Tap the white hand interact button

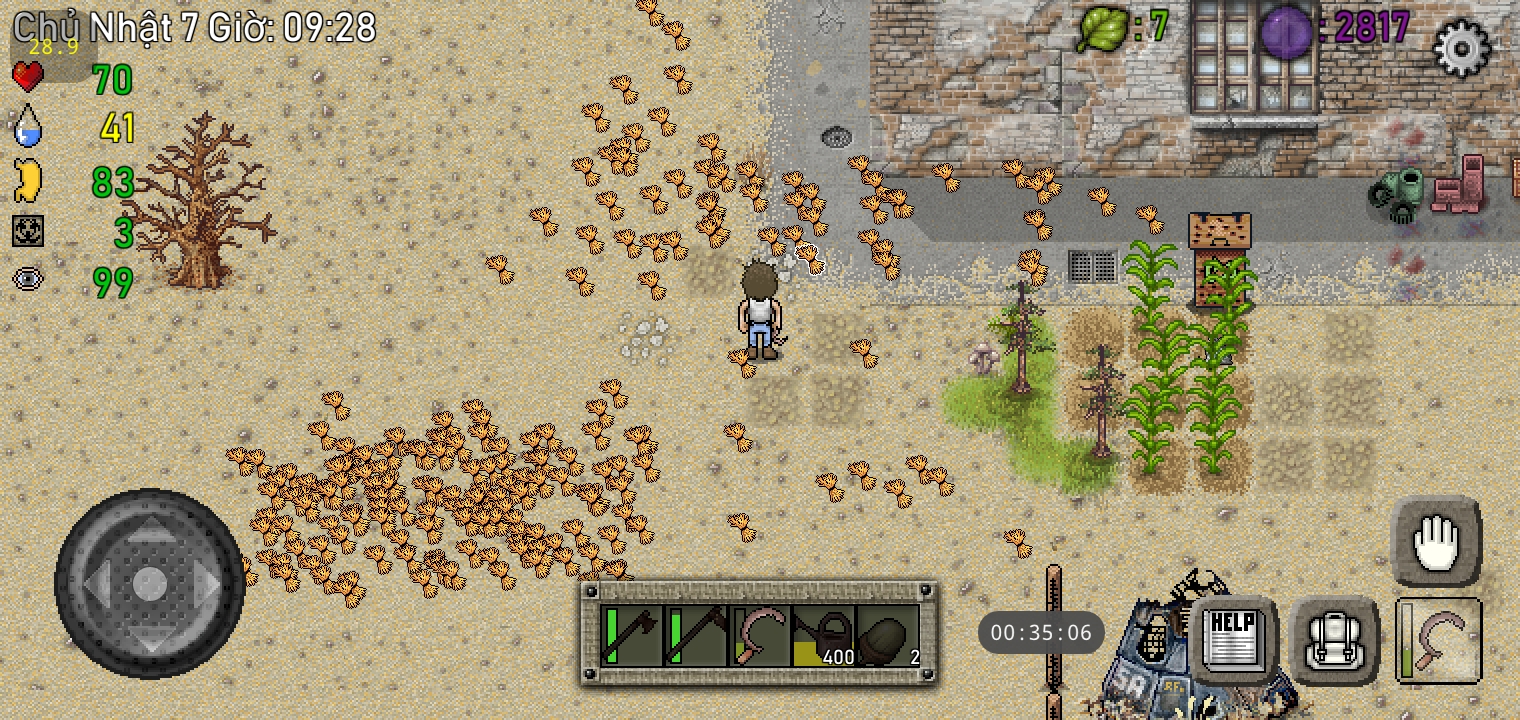click(1436, 541)
